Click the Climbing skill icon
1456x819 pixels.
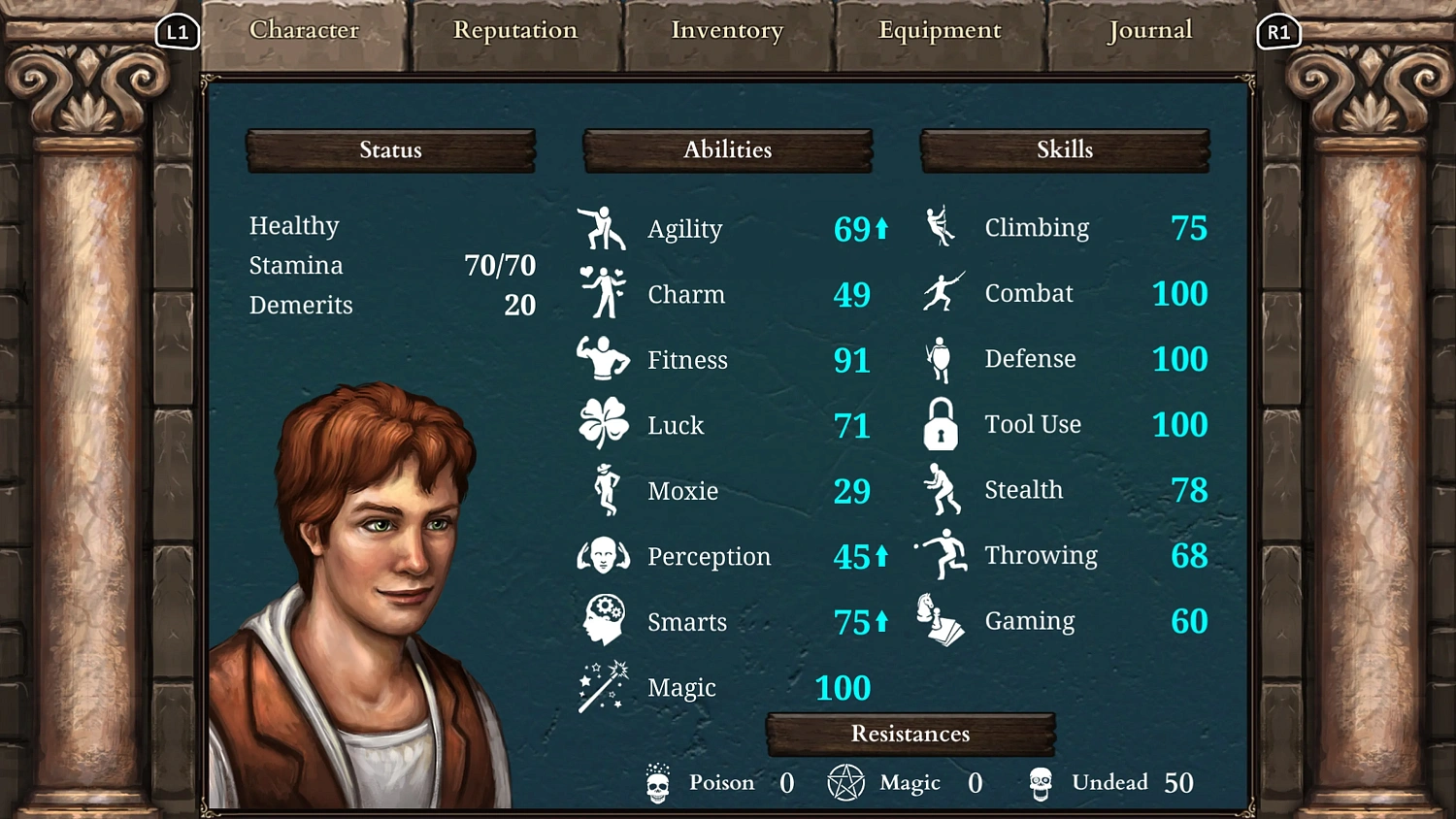939,225
